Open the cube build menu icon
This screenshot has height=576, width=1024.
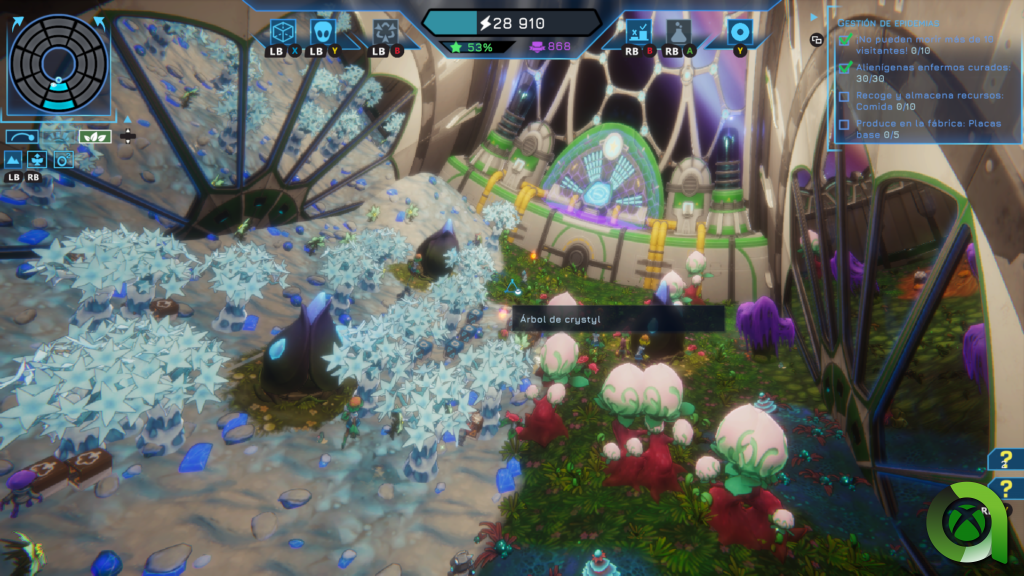[x=283, y=31]
